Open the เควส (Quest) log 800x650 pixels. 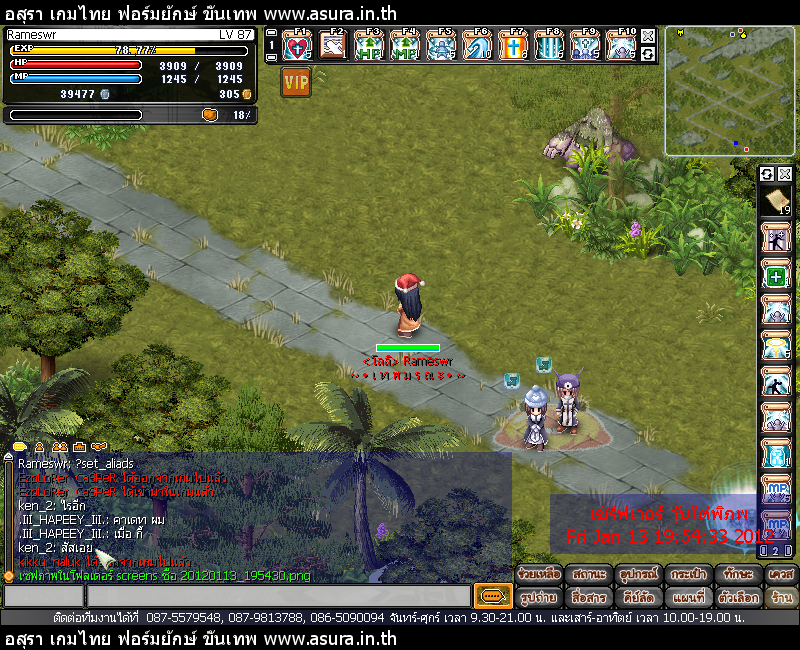(x=781, y=574)
